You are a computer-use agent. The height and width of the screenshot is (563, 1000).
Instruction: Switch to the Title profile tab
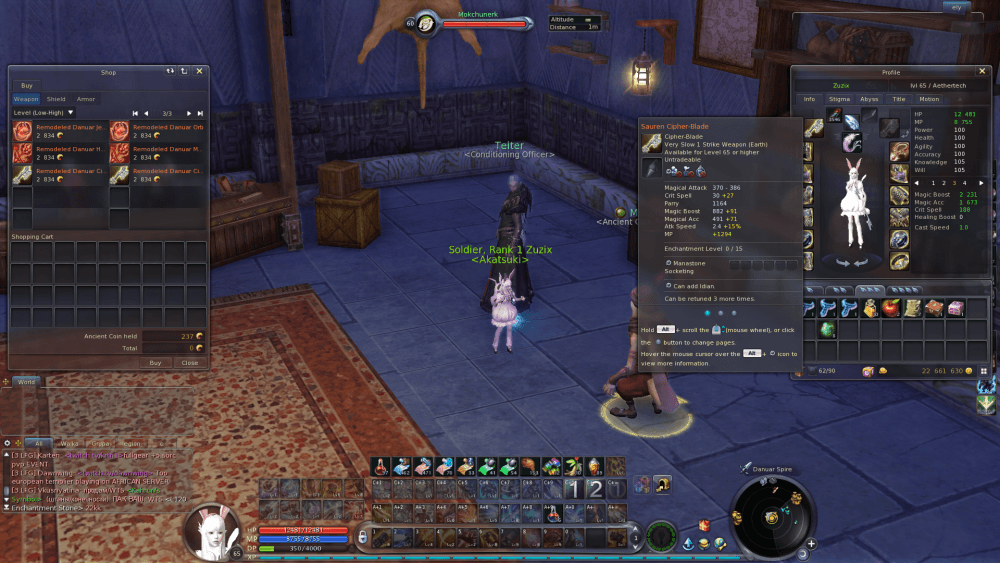[x=899, y=99]
